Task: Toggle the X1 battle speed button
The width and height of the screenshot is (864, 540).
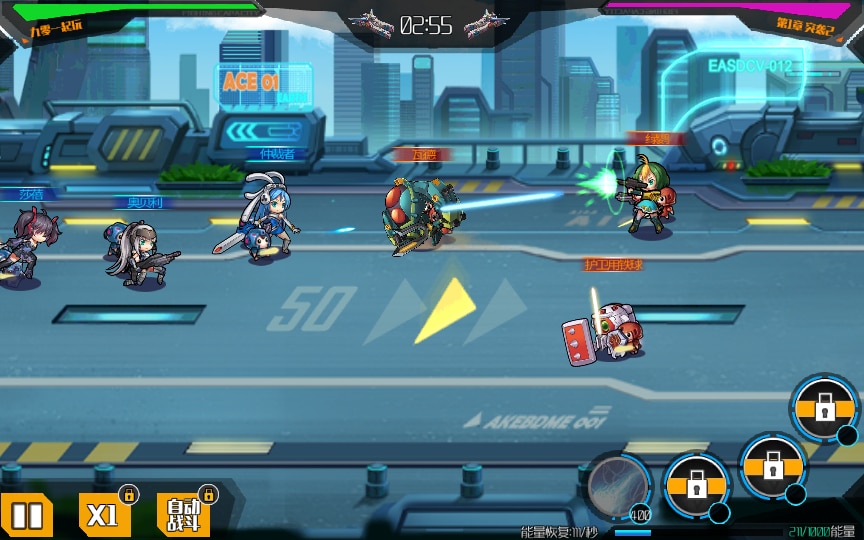Action: tap(103, 515)
